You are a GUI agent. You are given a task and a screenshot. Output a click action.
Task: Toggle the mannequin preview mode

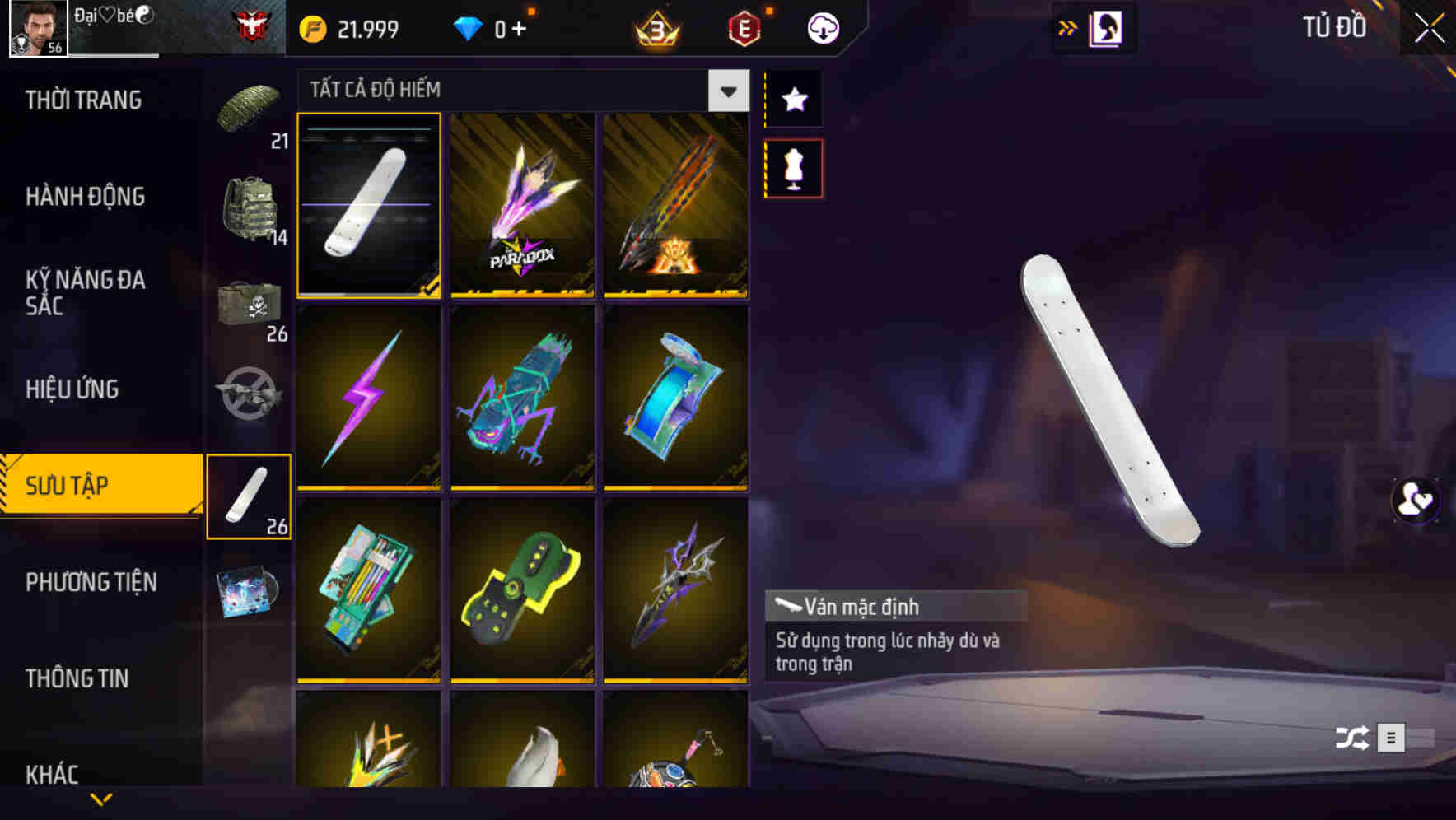coord(793,166)
